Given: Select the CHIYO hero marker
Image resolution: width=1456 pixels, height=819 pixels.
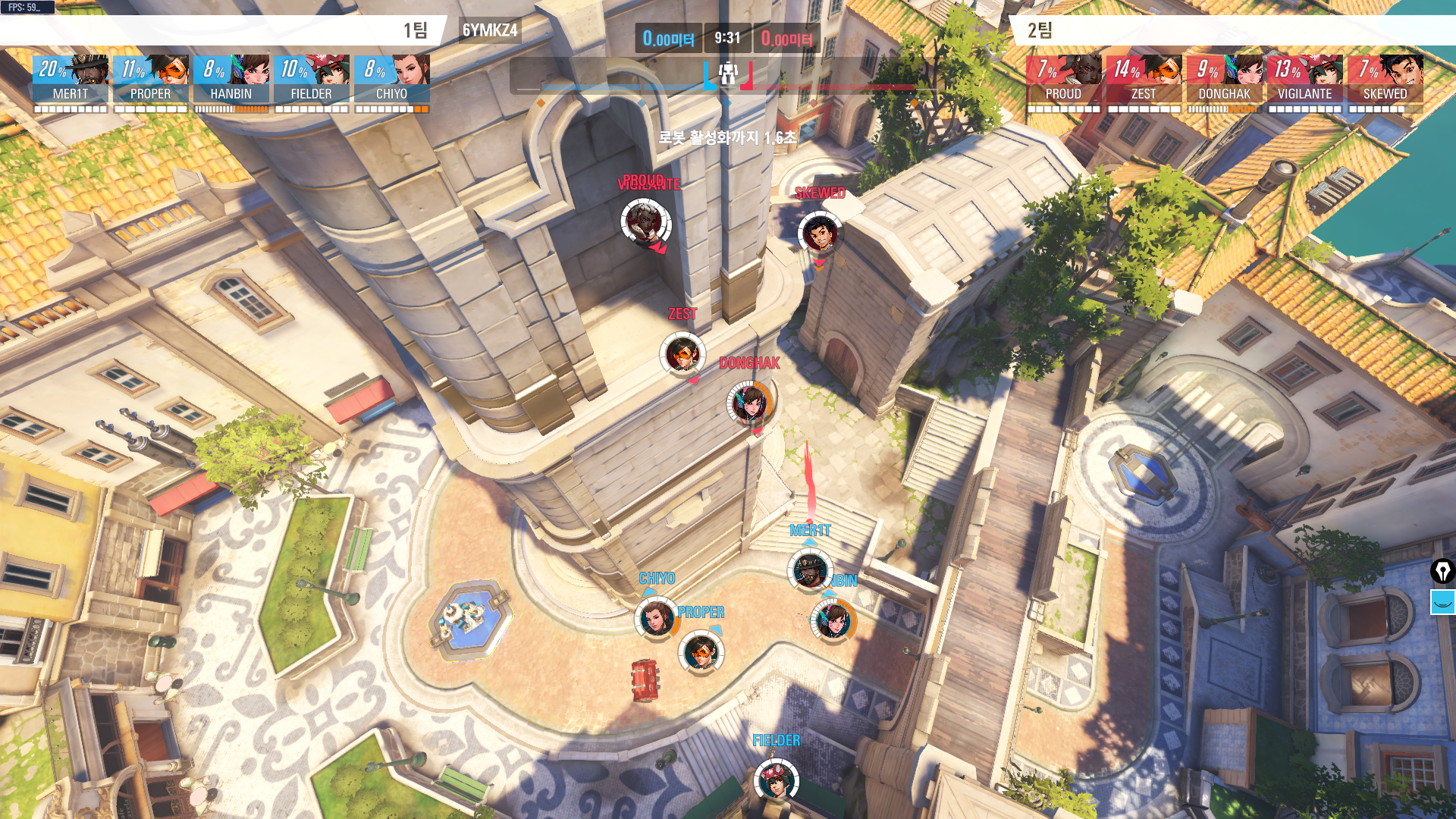Looking at the screenshot, I should click(x=657, y=618).
